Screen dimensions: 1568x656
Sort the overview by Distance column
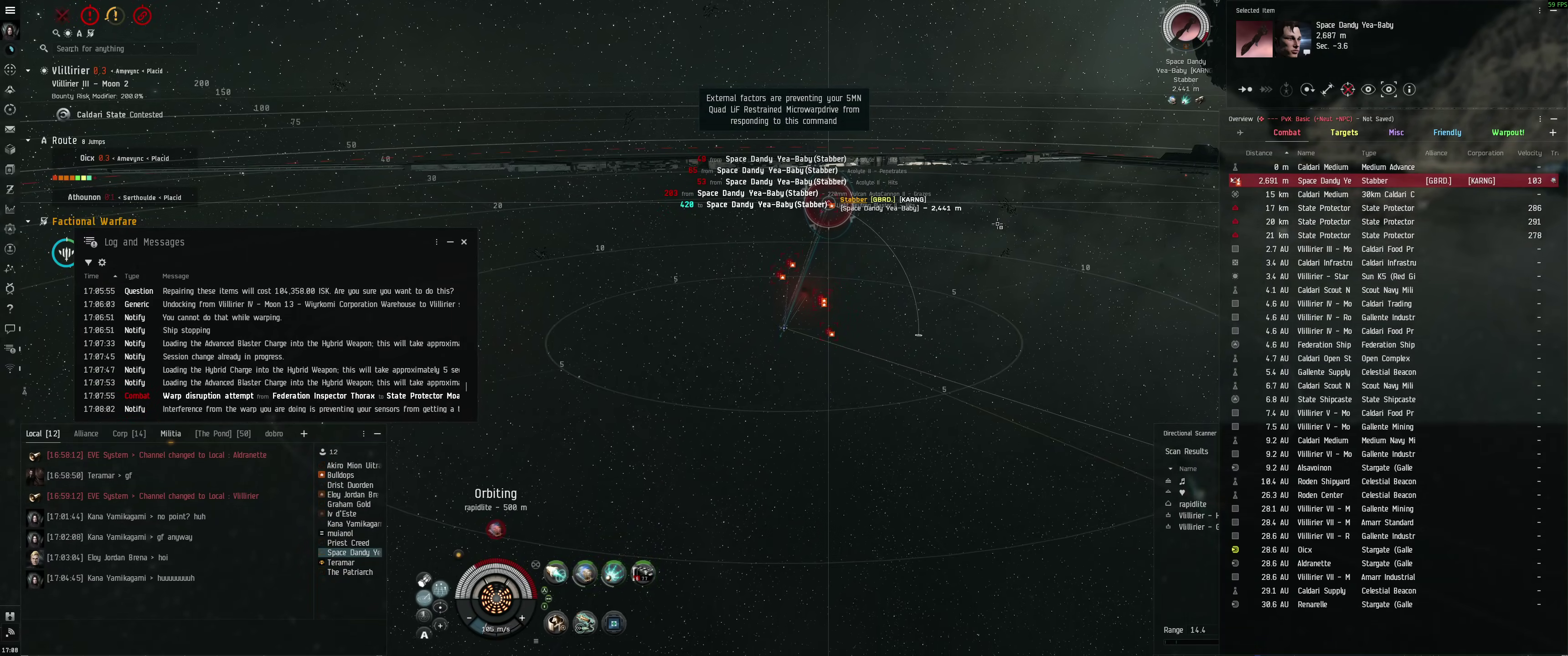[x=1259, y=154]
